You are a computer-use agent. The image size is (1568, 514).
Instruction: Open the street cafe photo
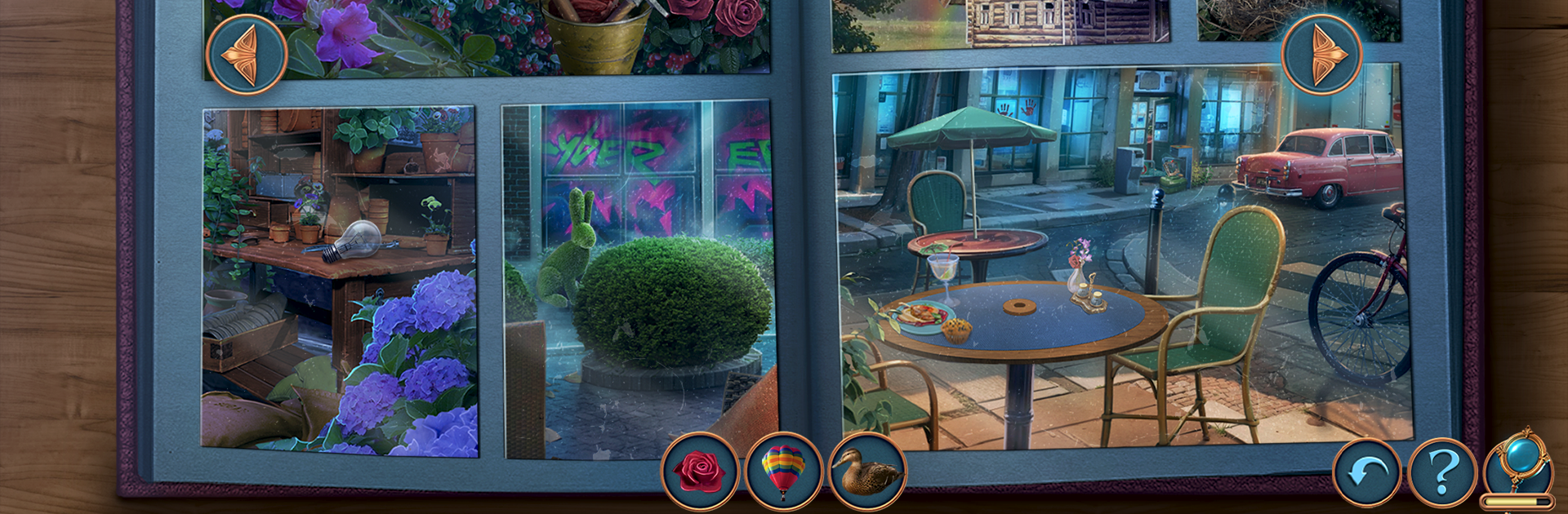coord(1121,257)
